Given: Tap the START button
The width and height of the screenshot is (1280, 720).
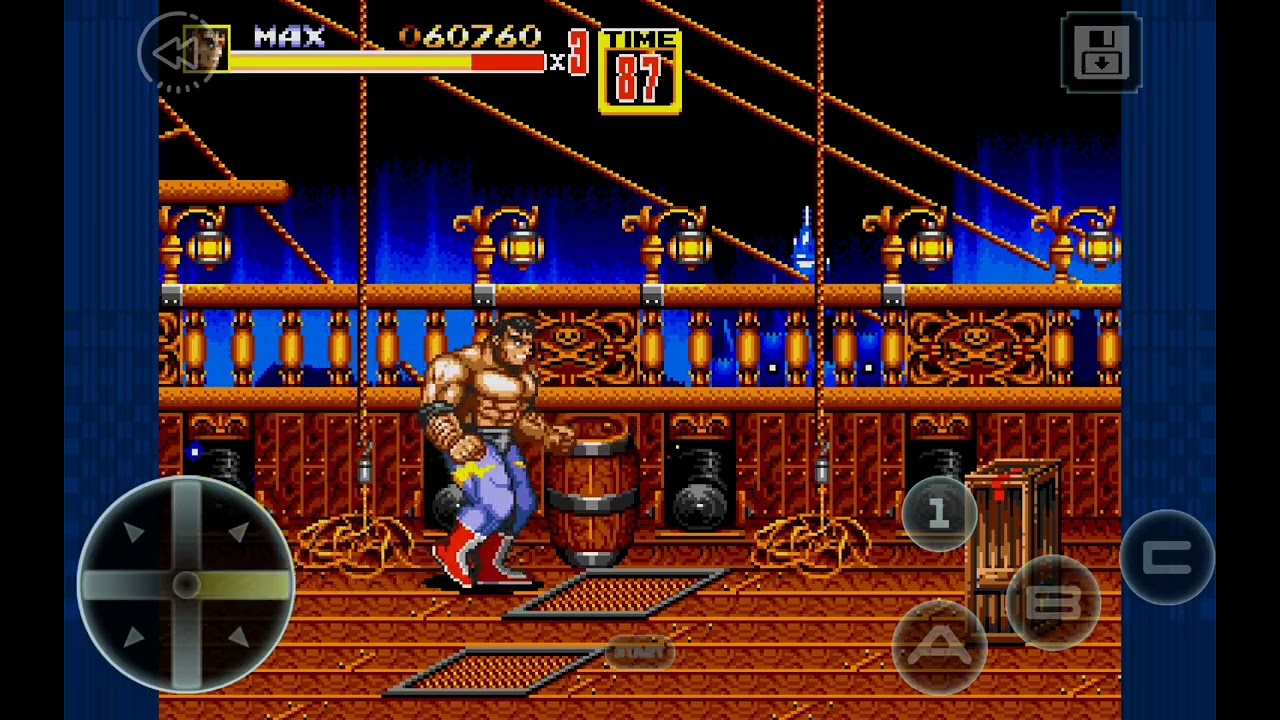Looking at the screenshot, I should 640,653.
